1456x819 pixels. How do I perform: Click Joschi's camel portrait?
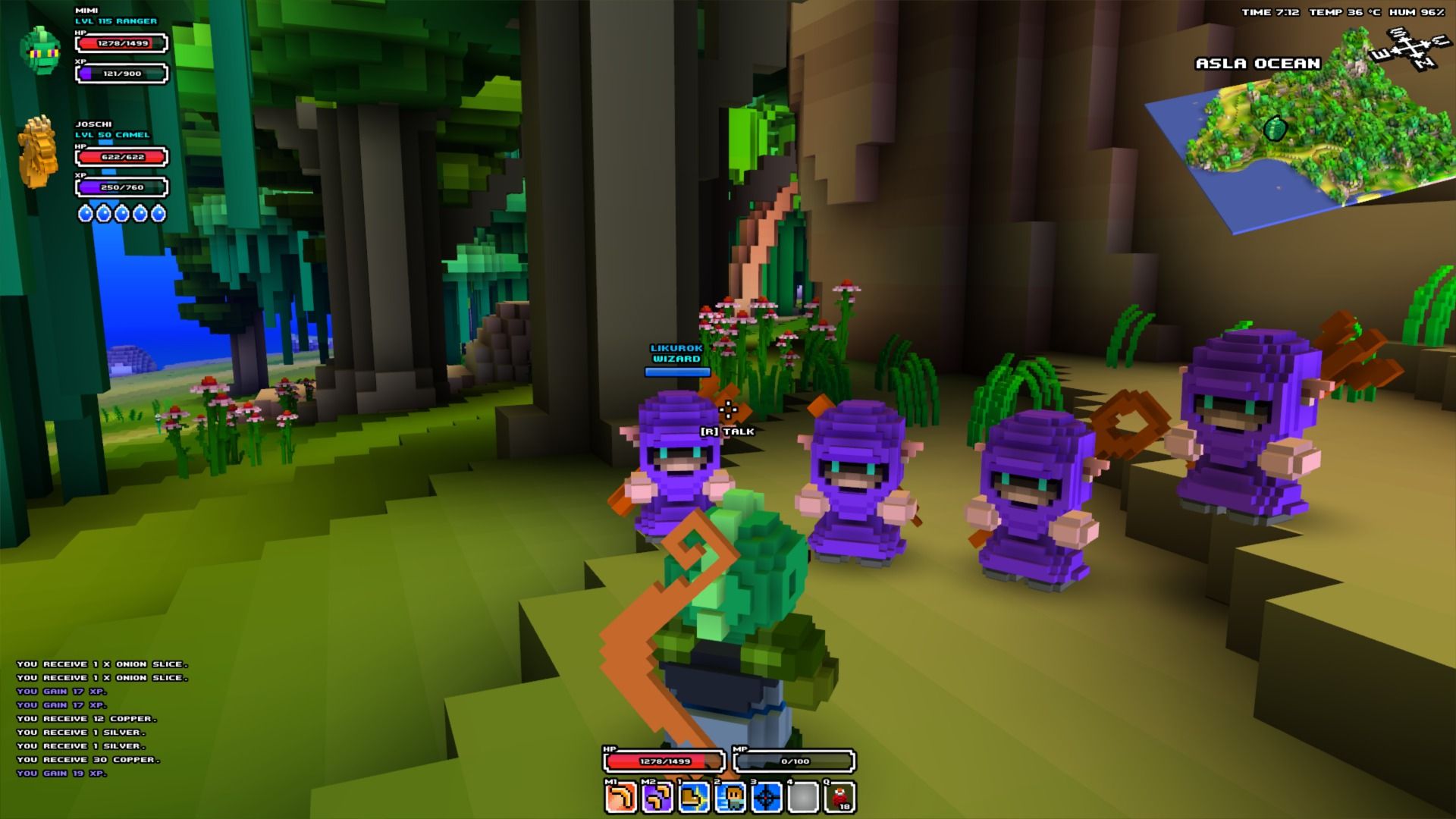[x=38, y=152]
